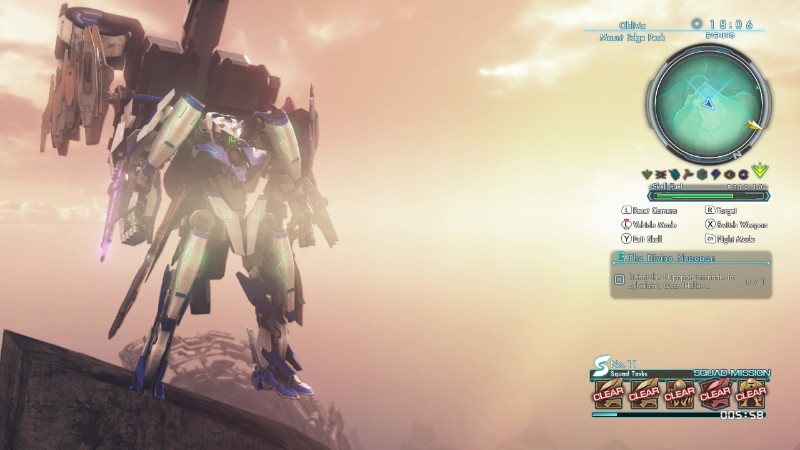This screenshot has height=450, width=800.
Task: Click the blue player arrow on minimap
Action: click(708, 102)
